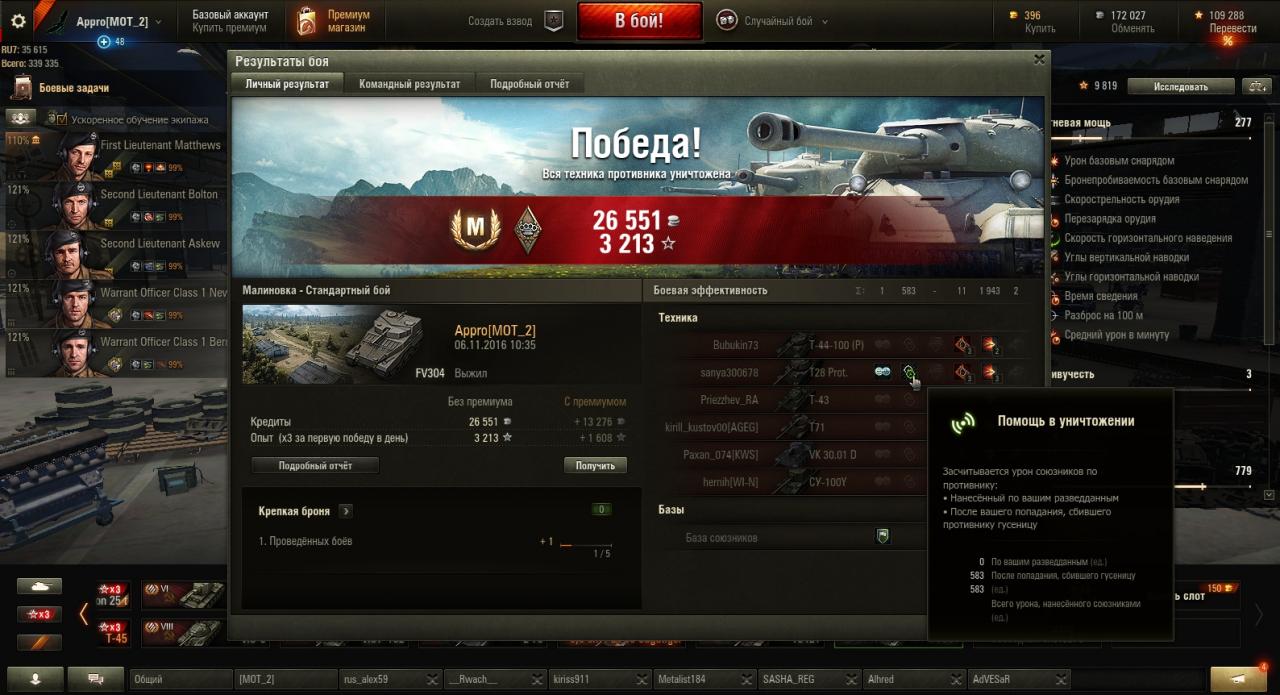The width and height of the screenshot is (1280, 695).
Task: Close the rus_alex59 chat tab
Action: tap(431, 680)
